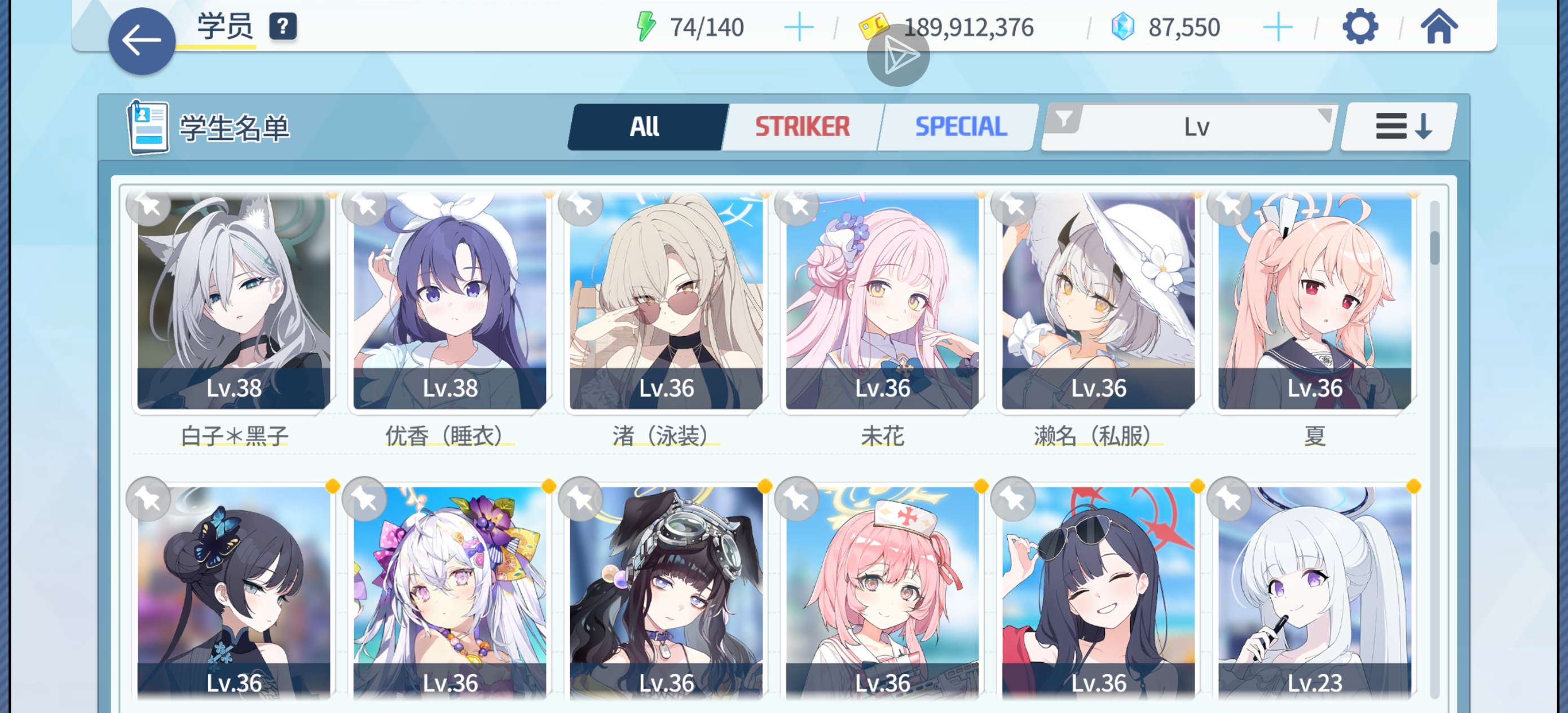Image resolution: width=1568 pixels, height=713 pixels.
Task: Pin the student 夏 via its pin icon
Action: click(1231, 207)
